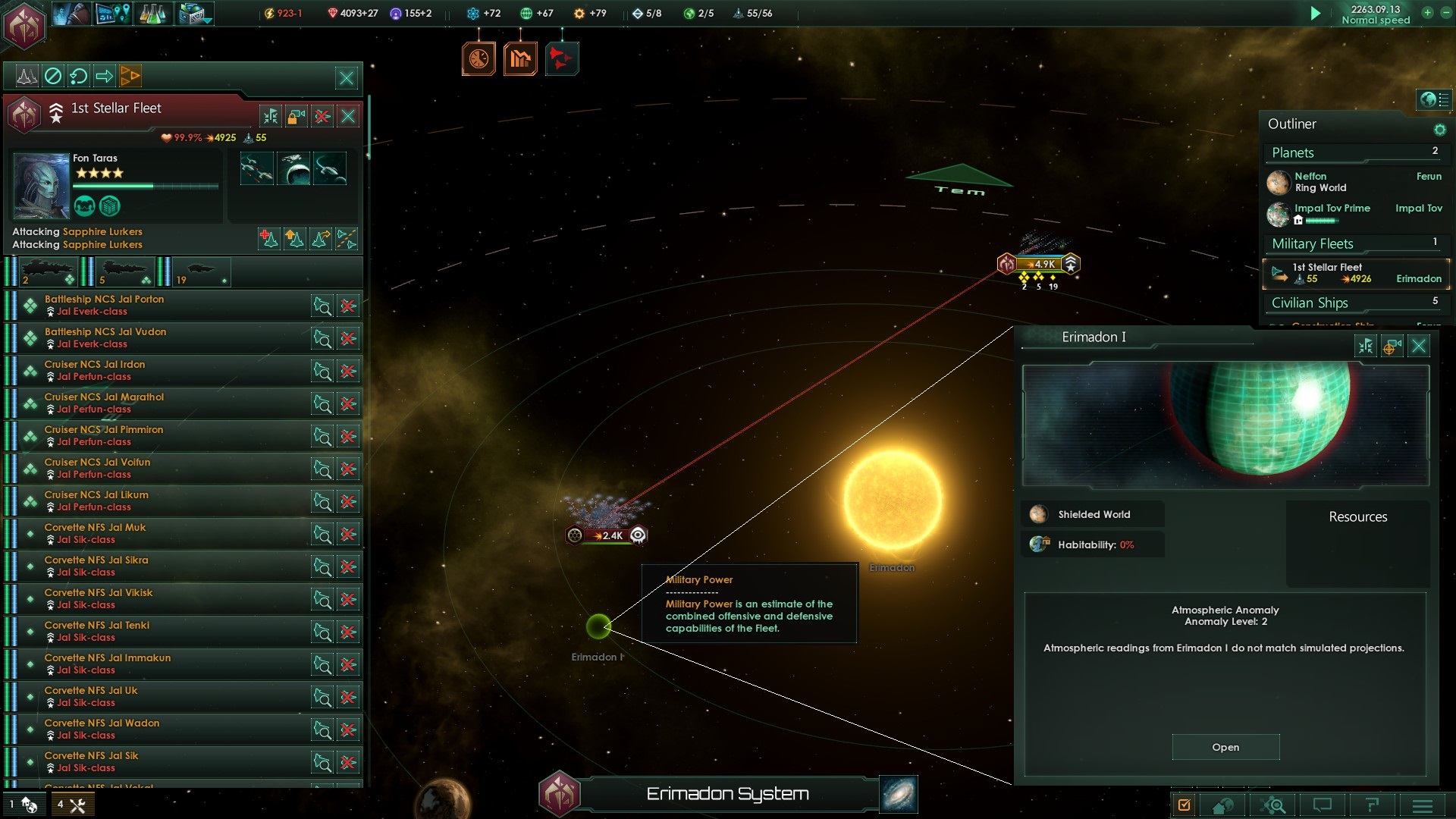Open the galaxy map view button
Image resolution: width=1456 pixels, height=819 pixels.
coord(899,794)
